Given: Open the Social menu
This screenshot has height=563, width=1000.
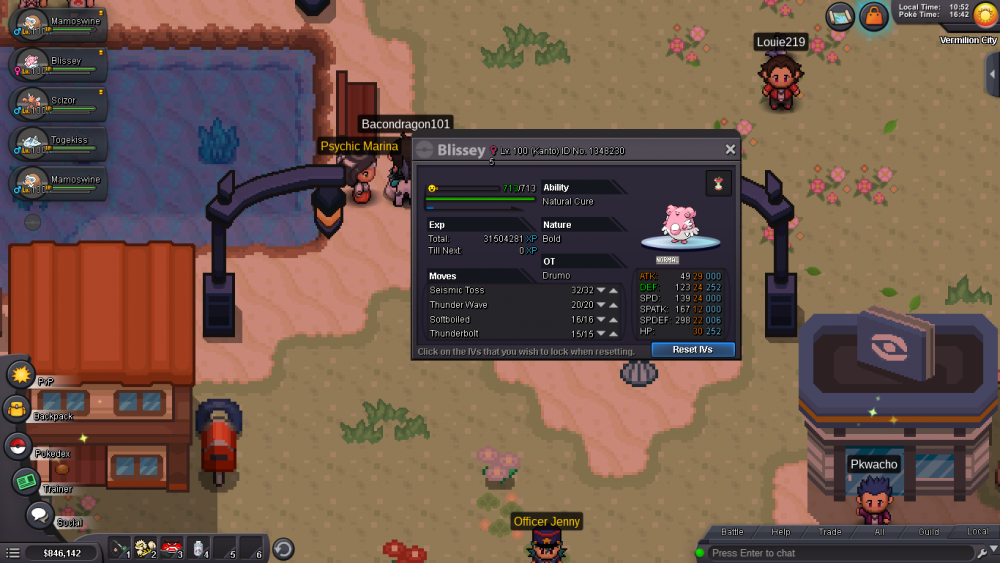Looking at the screenshot, I should coord(39,516).
